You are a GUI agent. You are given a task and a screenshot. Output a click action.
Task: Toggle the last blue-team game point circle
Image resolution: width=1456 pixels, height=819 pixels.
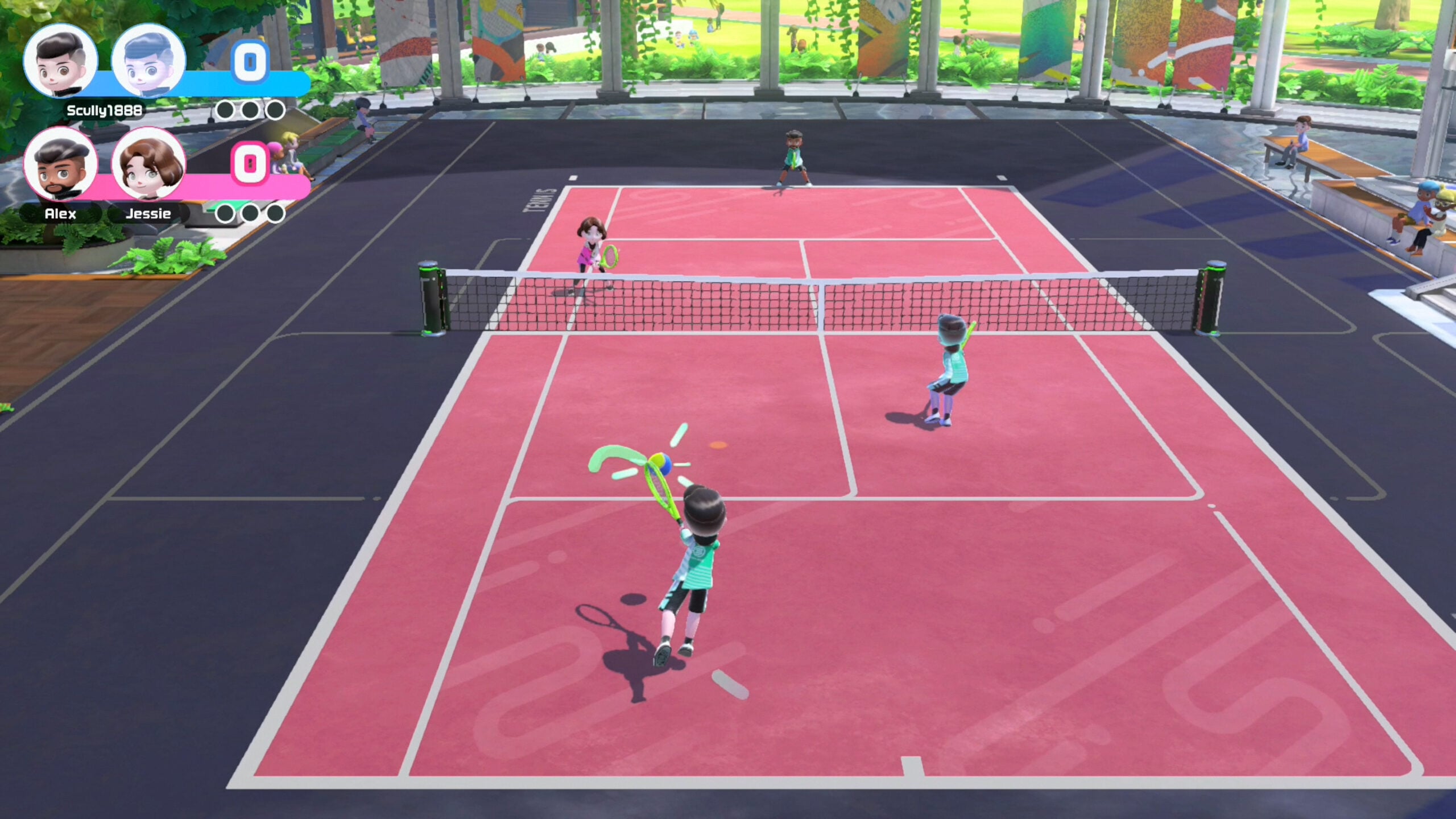click(274, 107)
